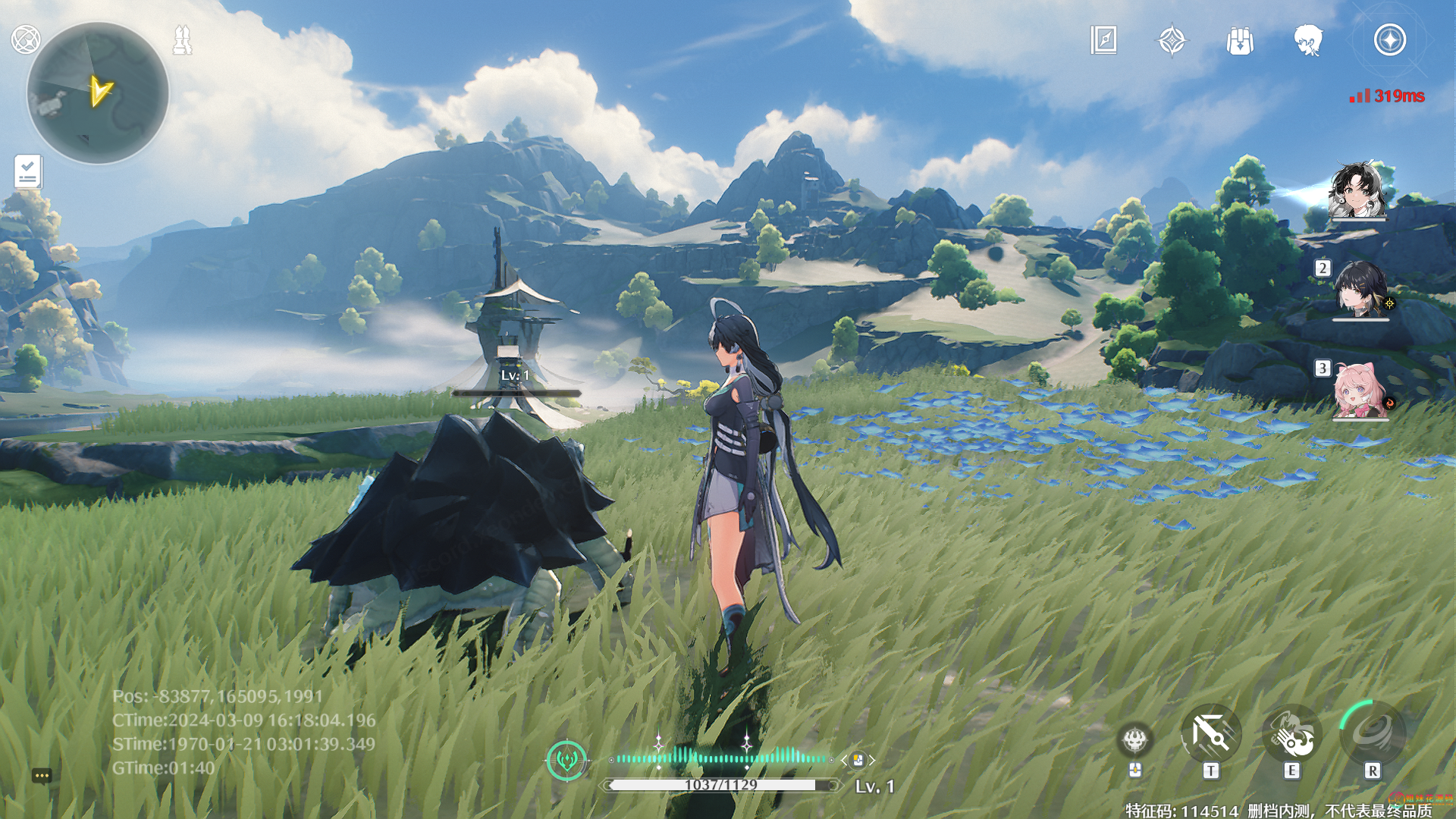Open the chat bubble icon
The height and width of the screenshot is (819, 1456).
point(42,775)
